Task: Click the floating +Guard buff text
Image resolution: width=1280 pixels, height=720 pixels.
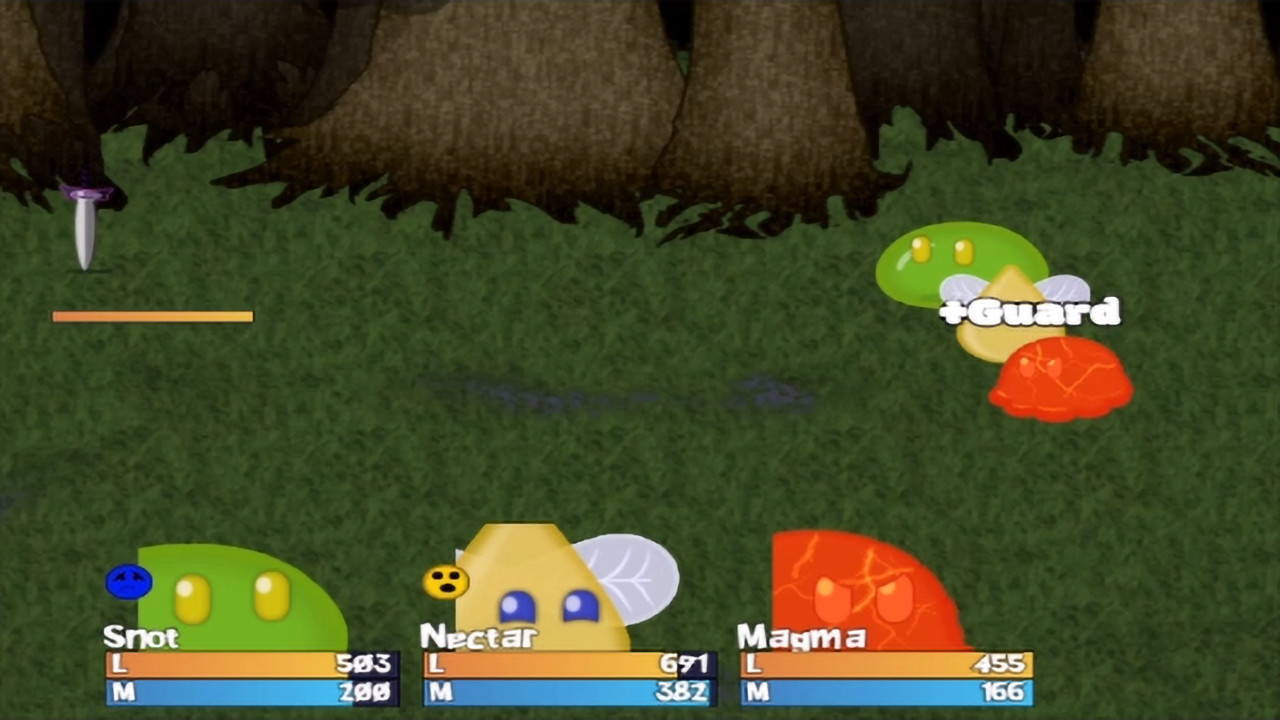Action: pos(1030,312)
